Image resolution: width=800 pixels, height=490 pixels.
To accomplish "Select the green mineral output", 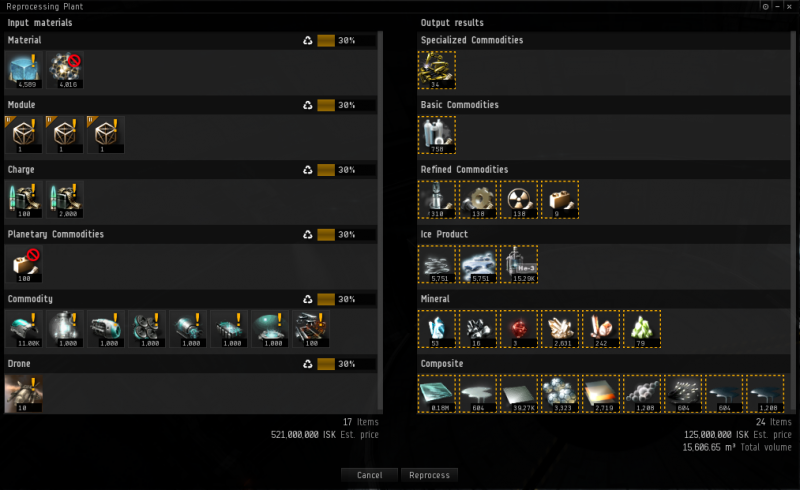I will point(642,328).
